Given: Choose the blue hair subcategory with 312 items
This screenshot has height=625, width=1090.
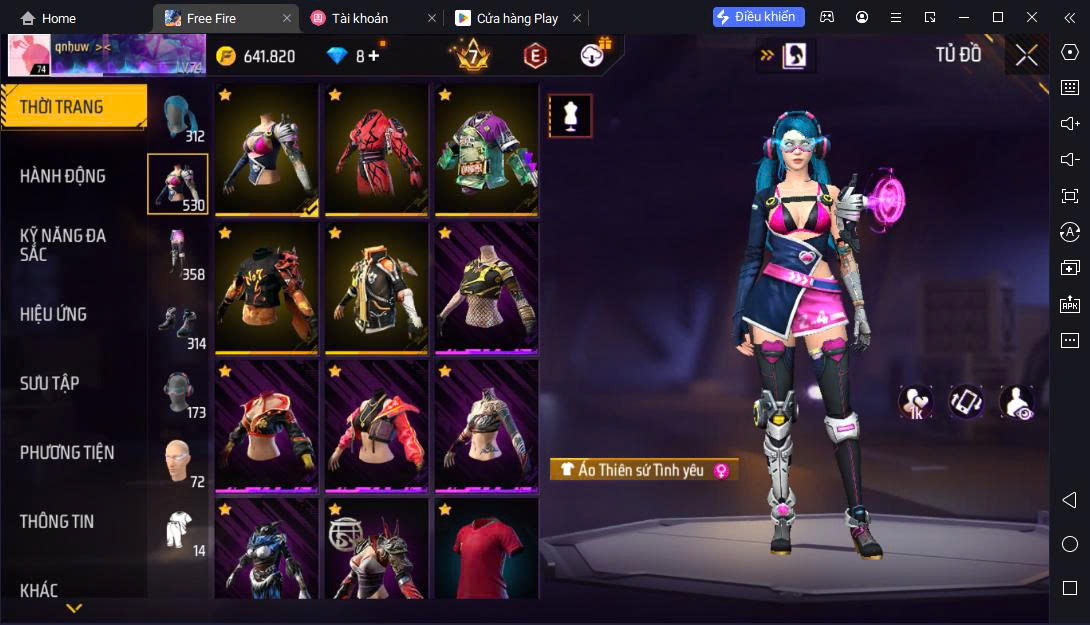Looking at the screenshot, I should (180, 118).
